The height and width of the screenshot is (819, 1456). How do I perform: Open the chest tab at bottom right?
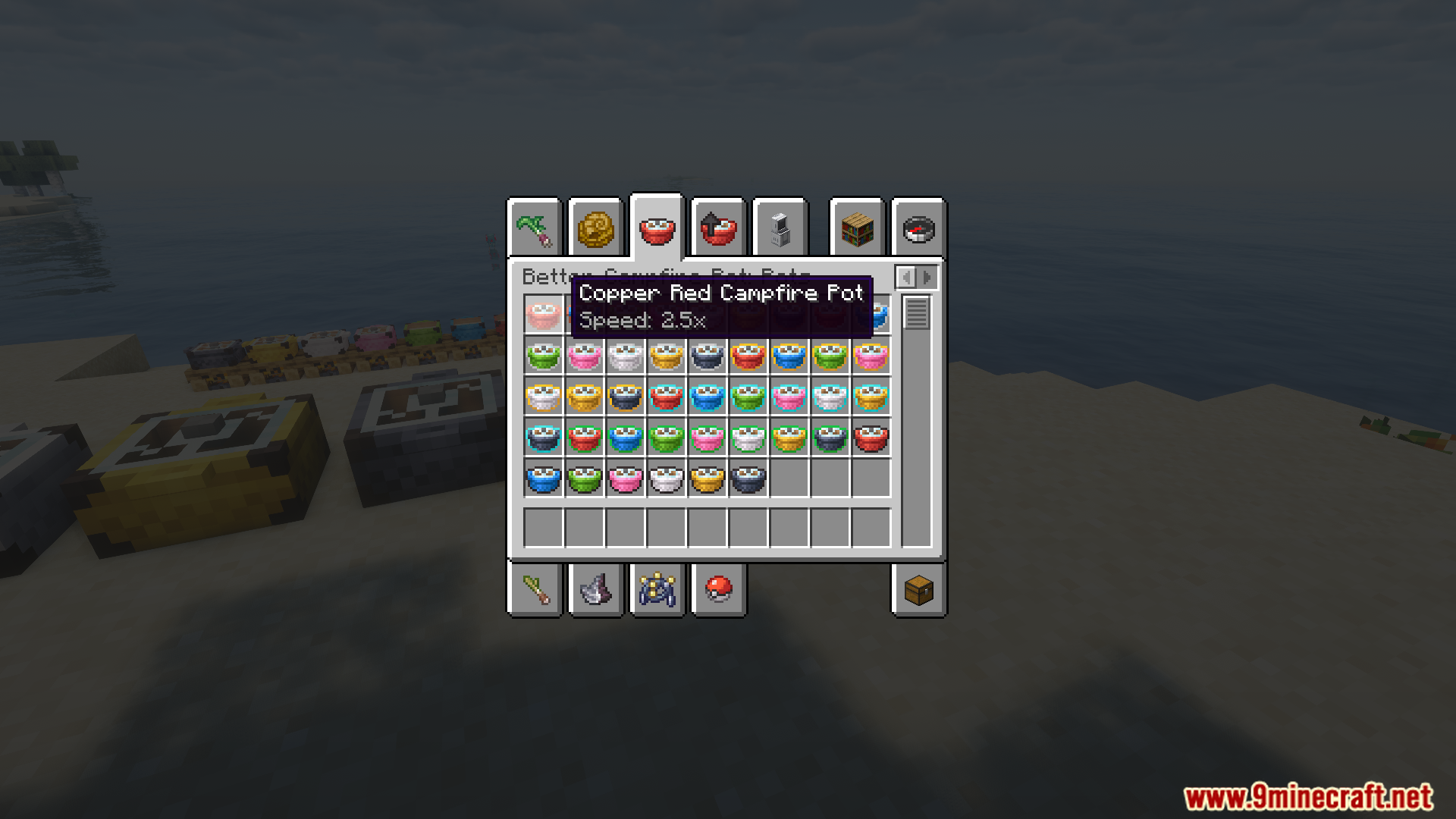[x=918, y=591]
